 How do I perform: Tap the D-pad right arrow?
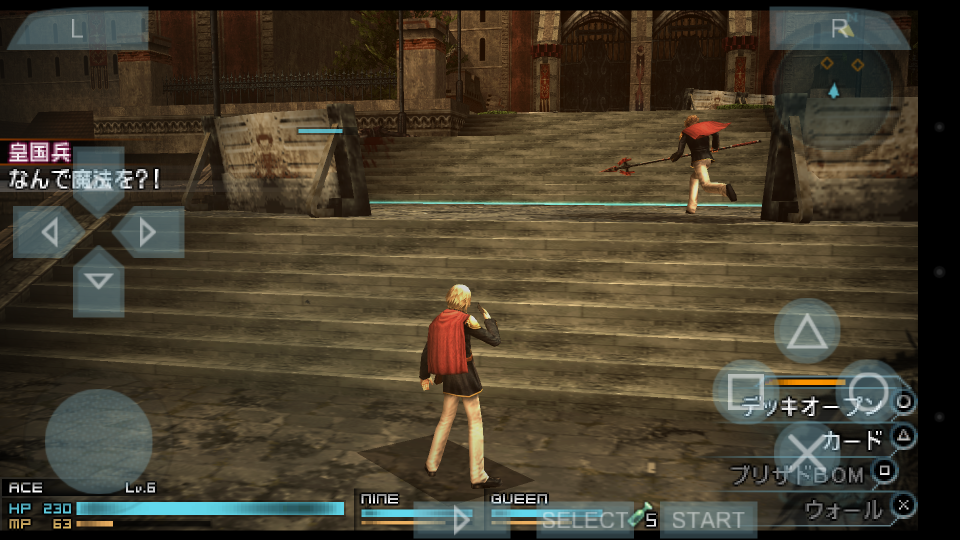click(148, 233)
